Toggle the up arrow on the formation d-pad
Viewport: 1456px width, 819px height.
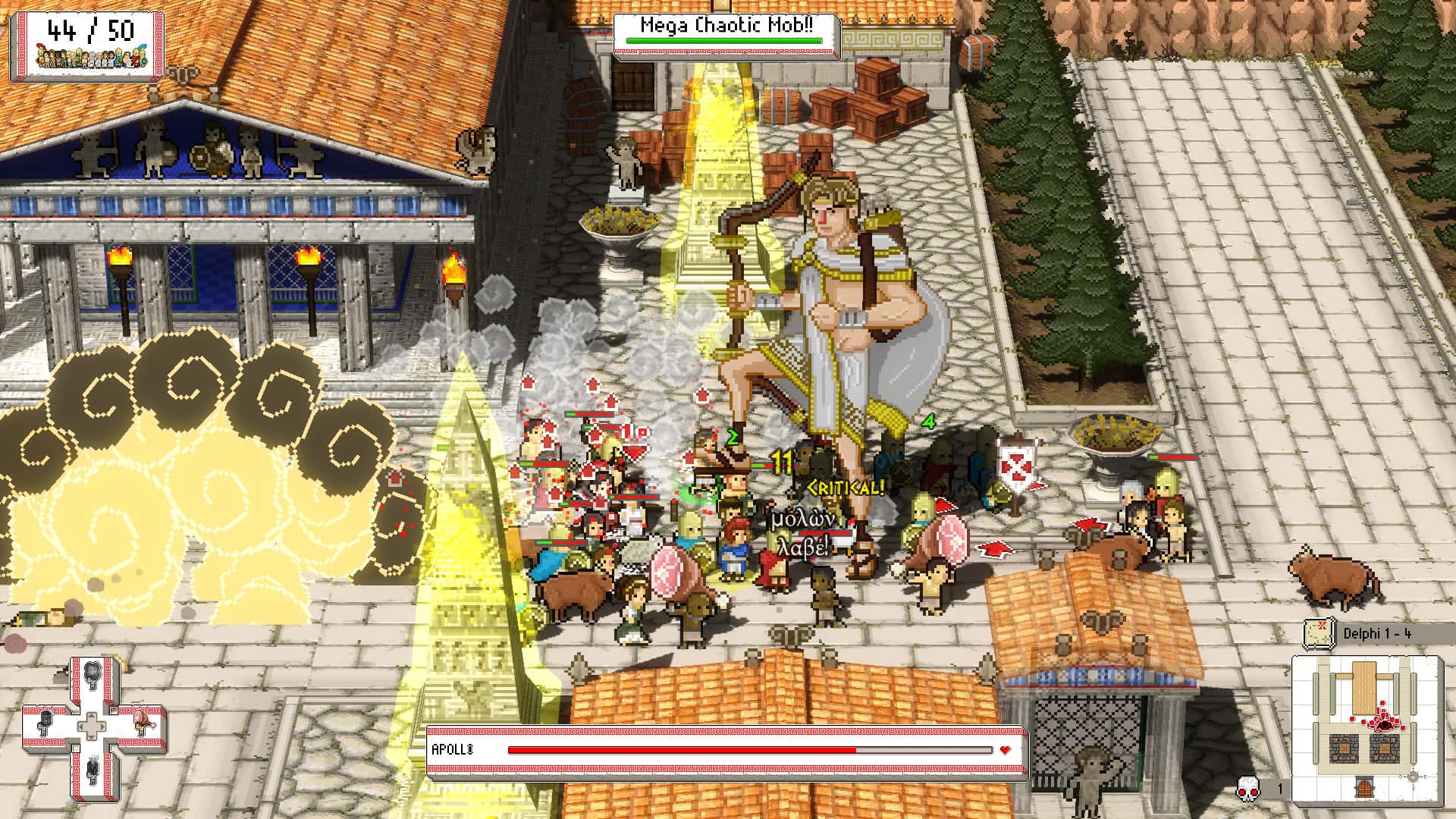(92, 714)
